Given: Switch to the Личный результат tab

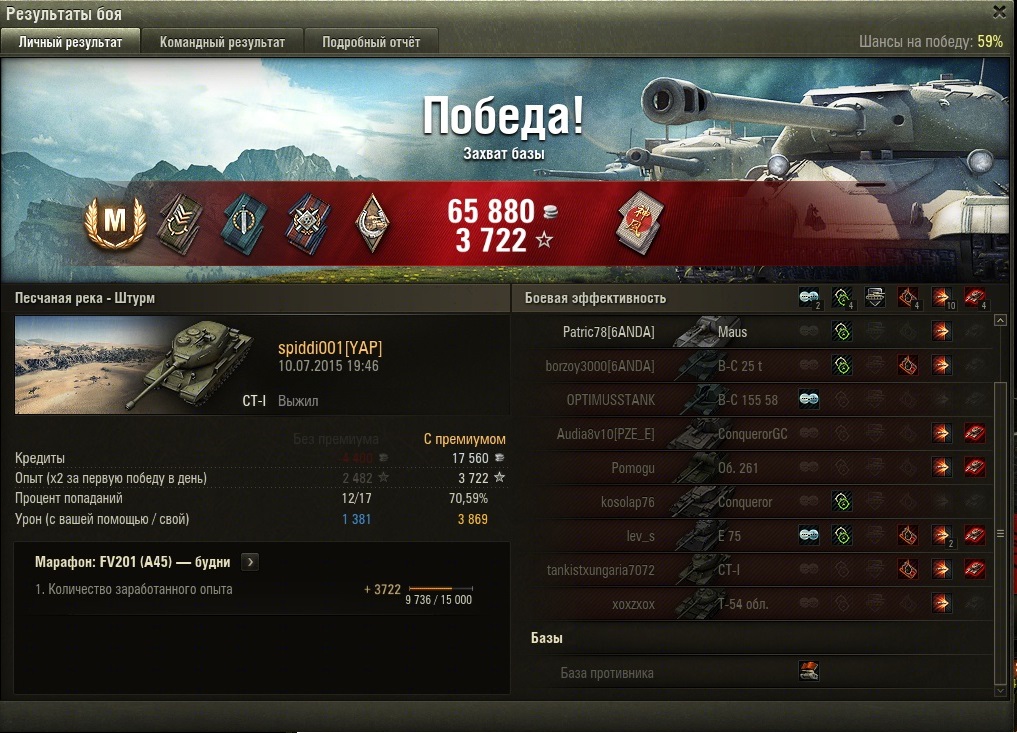Looking at the screenshot, I should (70, 42).
